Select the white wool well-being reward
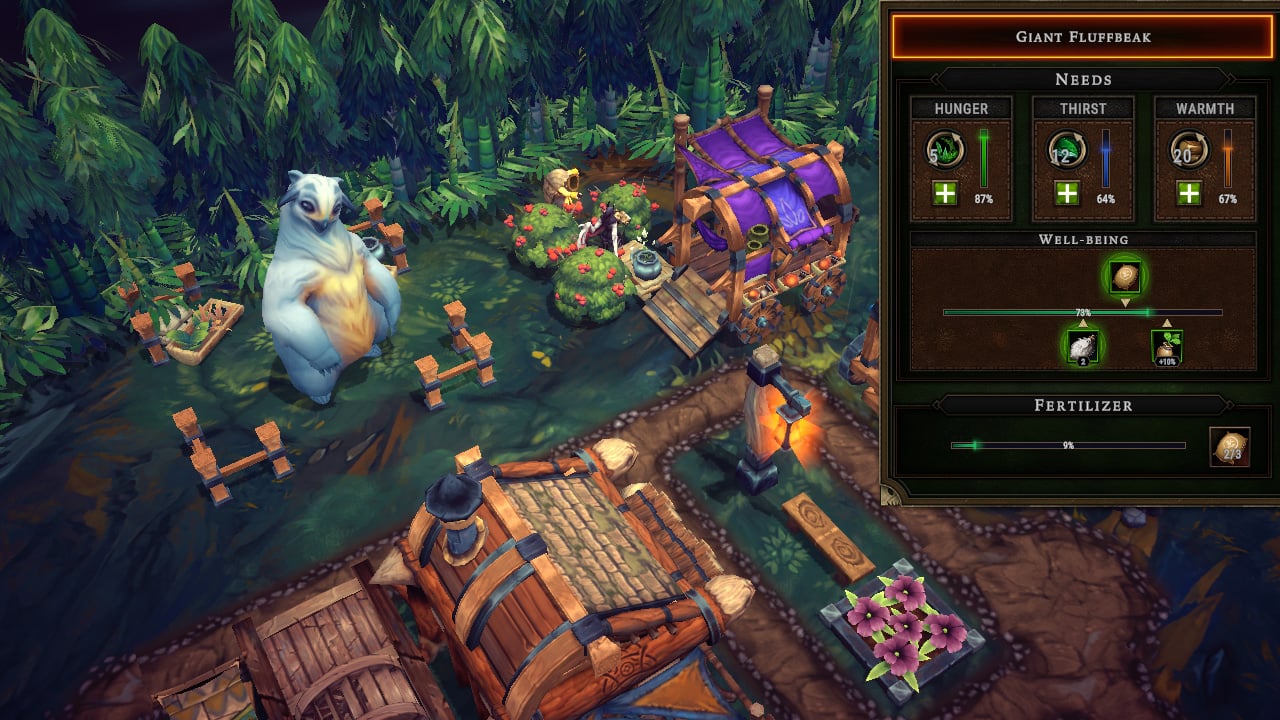The image size is (1280, 720). 1082,347
